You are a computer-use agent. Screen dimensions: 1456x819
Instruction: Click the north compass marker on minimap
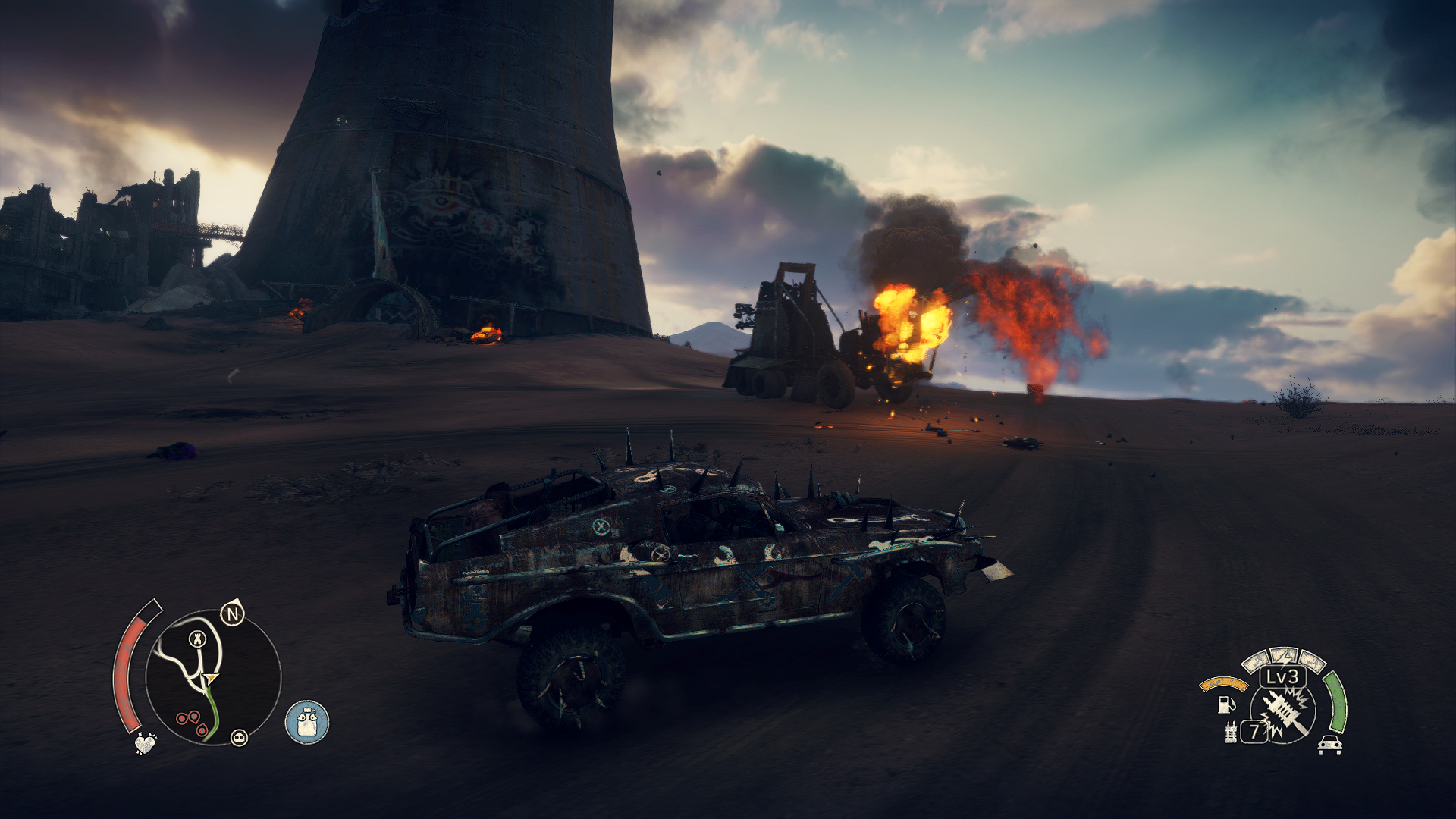(x=233, y=613)
